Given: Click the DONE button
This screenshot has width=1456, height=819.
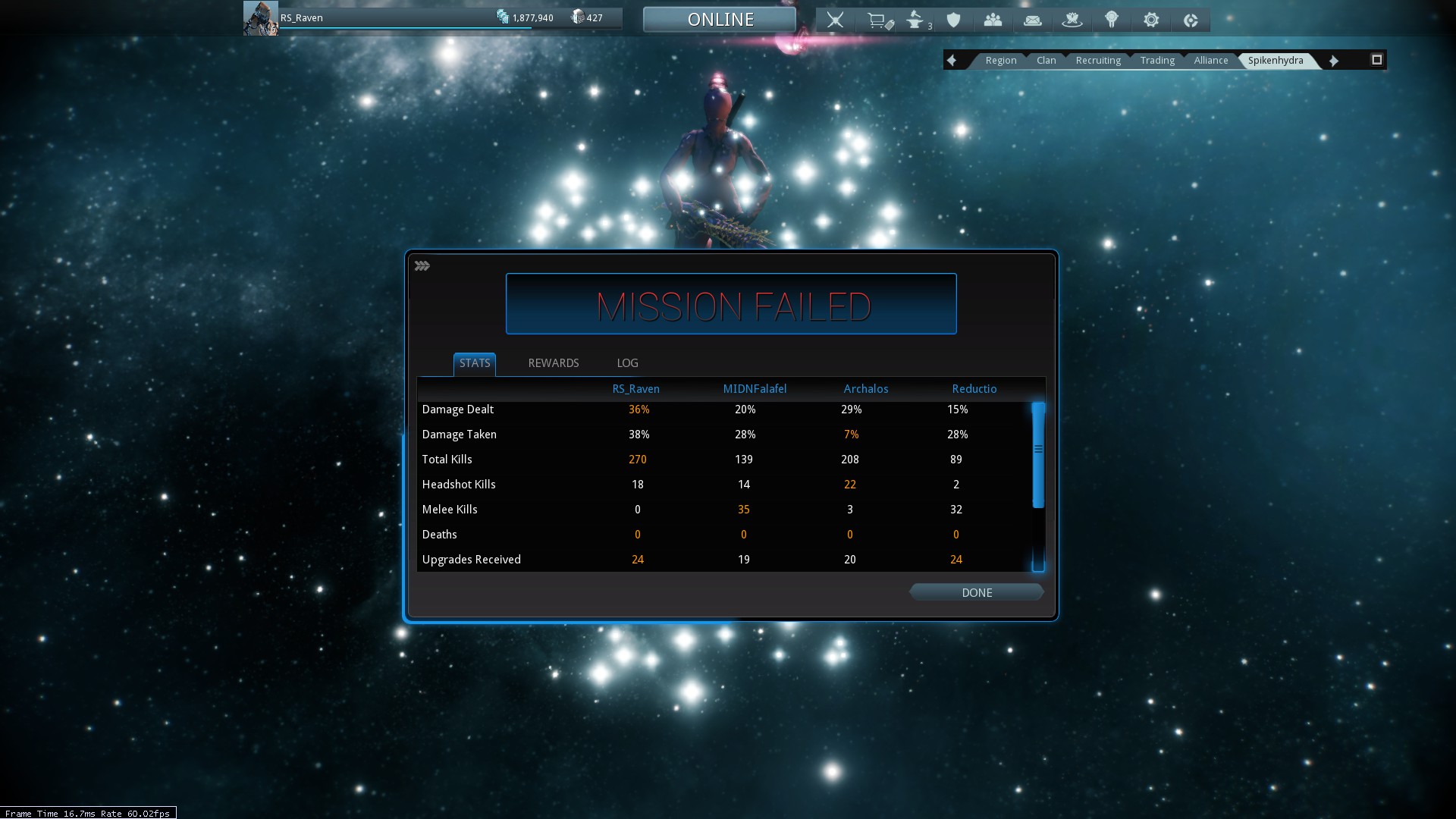Looking at the screenshot, I should click(976, 592).
